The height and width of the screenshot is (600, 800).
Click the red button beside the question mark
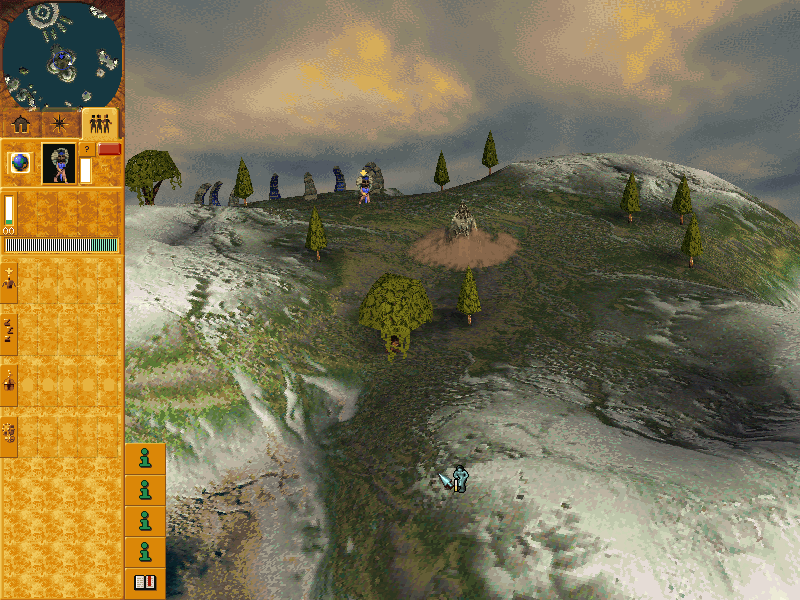pos(109,149)
